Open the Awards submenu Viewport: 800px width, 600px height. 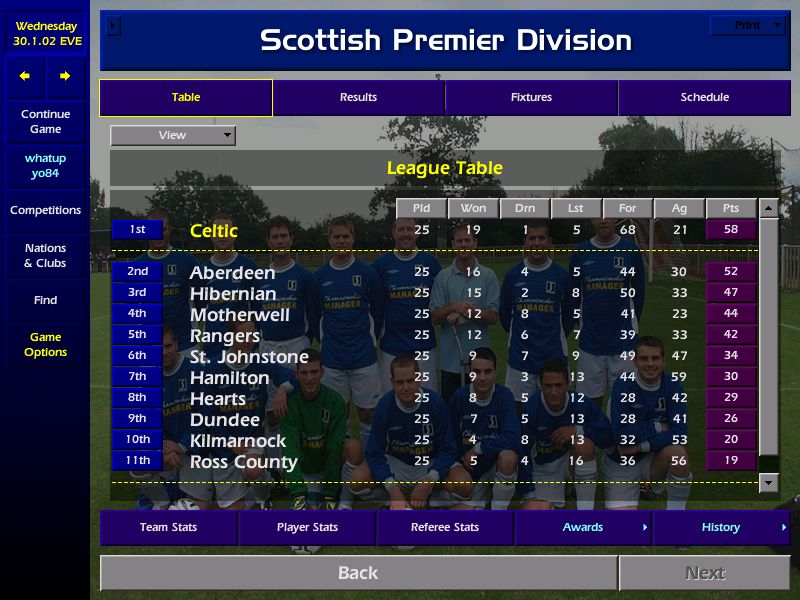(x=583, y=528)
